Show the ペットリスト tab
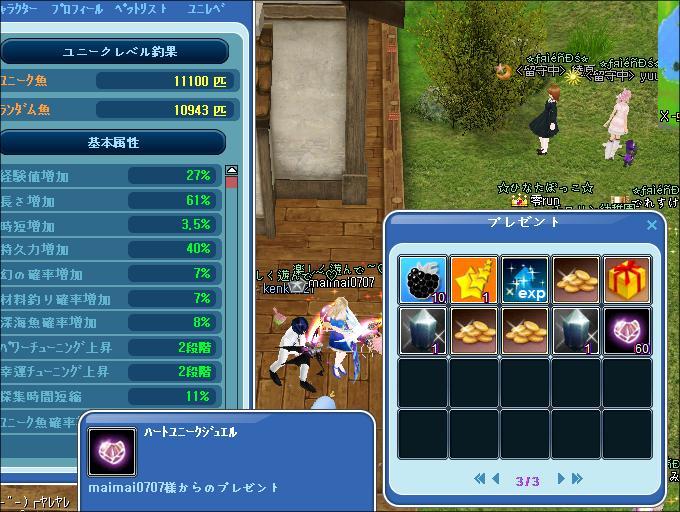Viewport: 680px width, 512px height. point(141,9)
